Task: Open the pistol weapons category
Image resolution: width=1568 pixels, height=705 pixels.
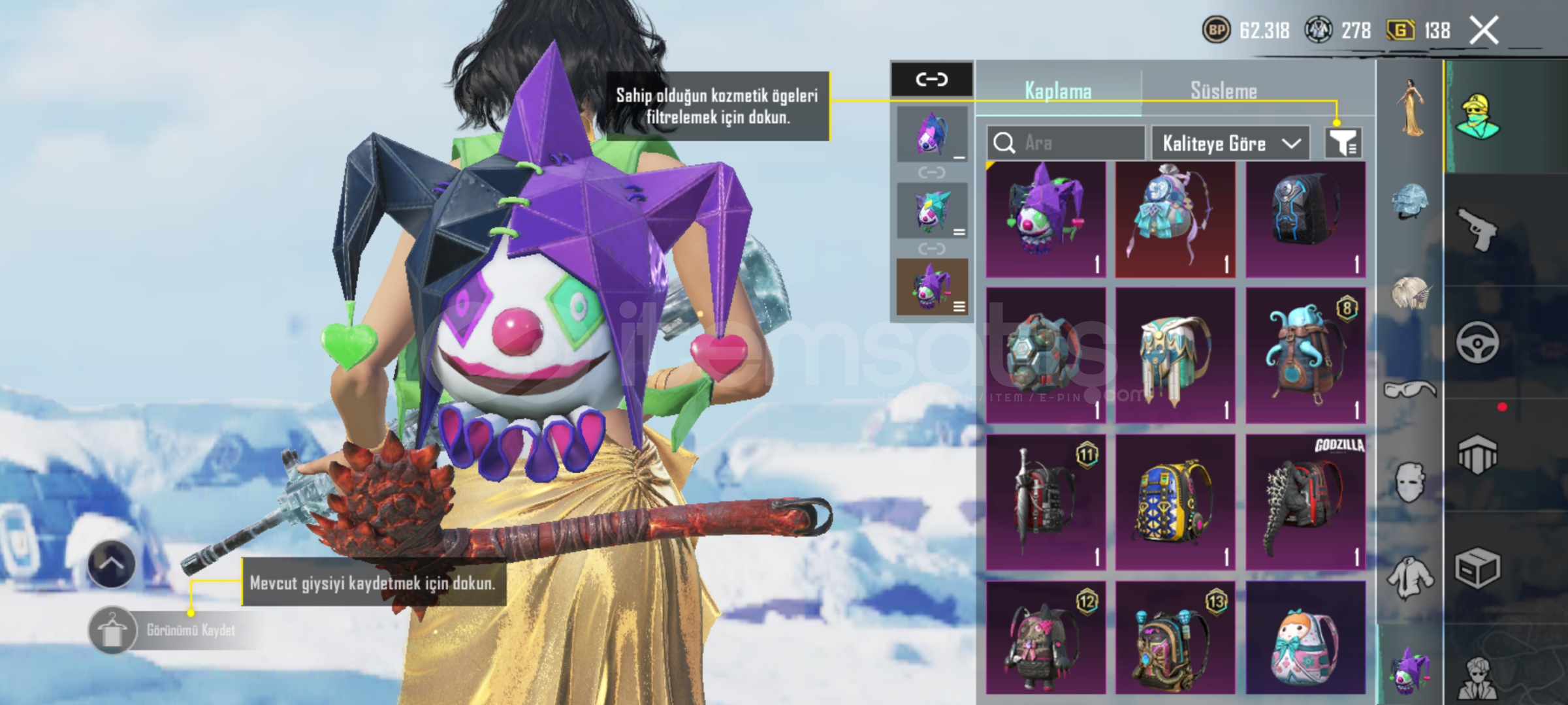Action: point(1477,229)
